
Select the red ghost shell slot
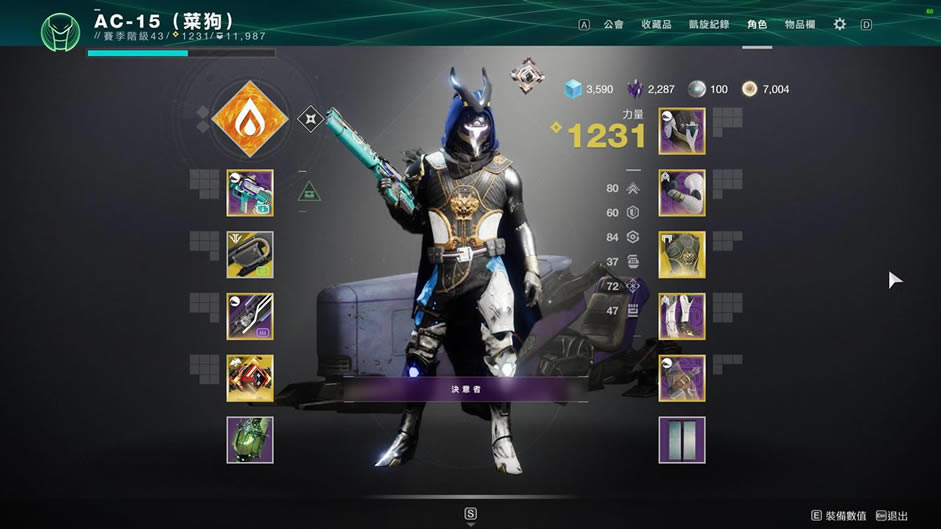click(x=250, y=378)
